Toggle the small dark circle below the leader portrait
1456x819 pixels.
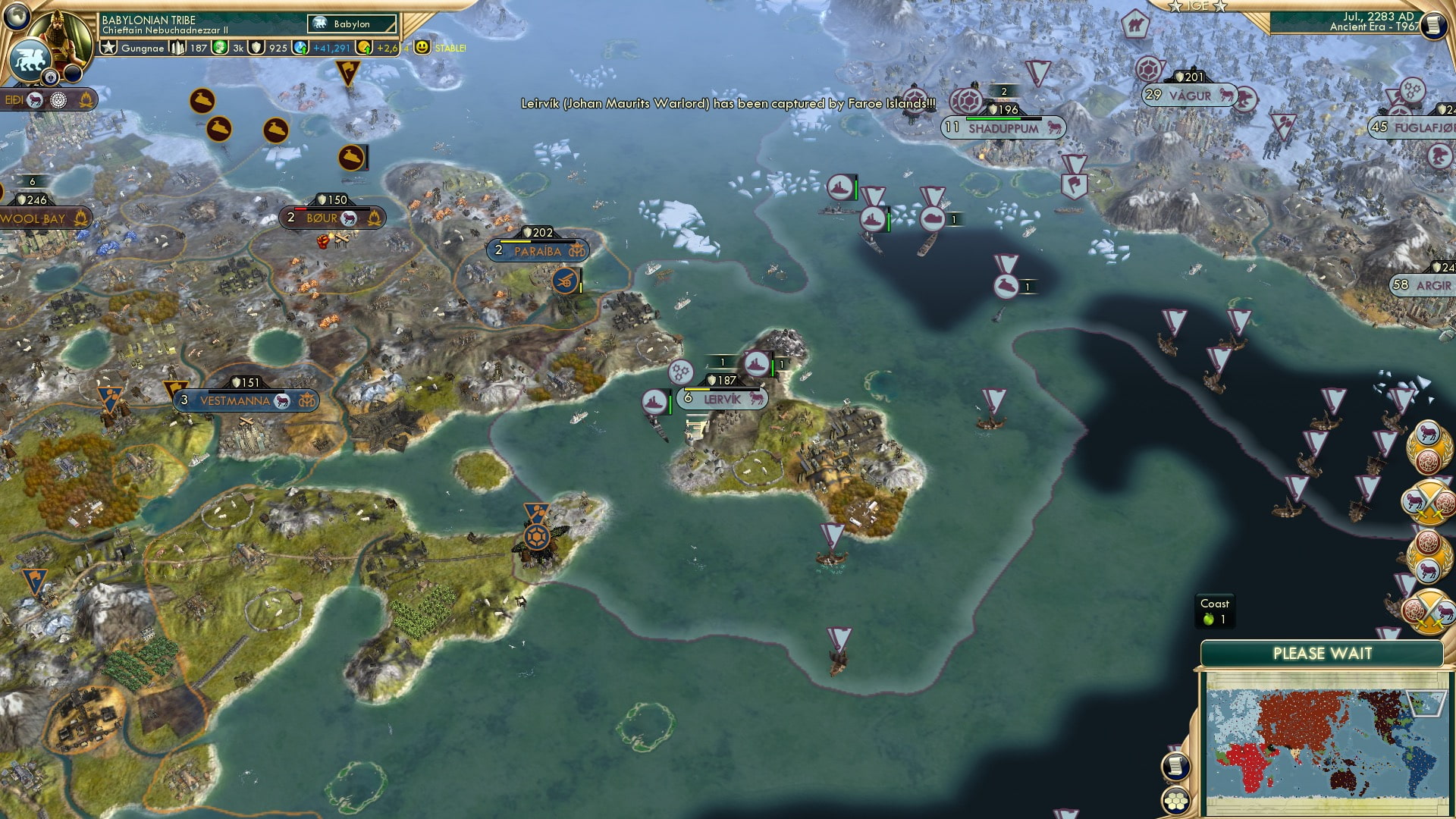tap(73, 74)
